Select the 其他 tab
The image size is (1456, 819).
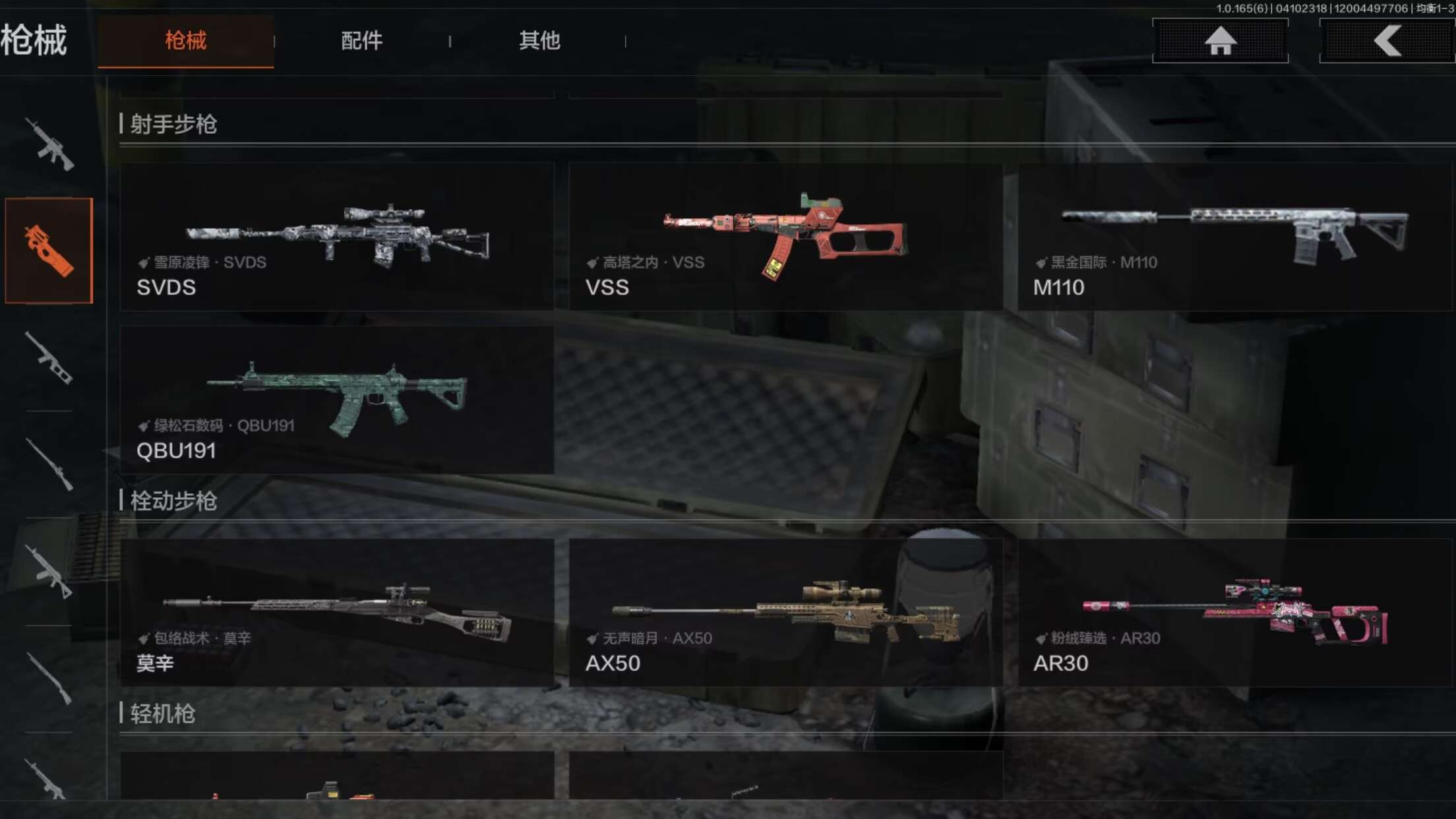click(x=539, y=41)
